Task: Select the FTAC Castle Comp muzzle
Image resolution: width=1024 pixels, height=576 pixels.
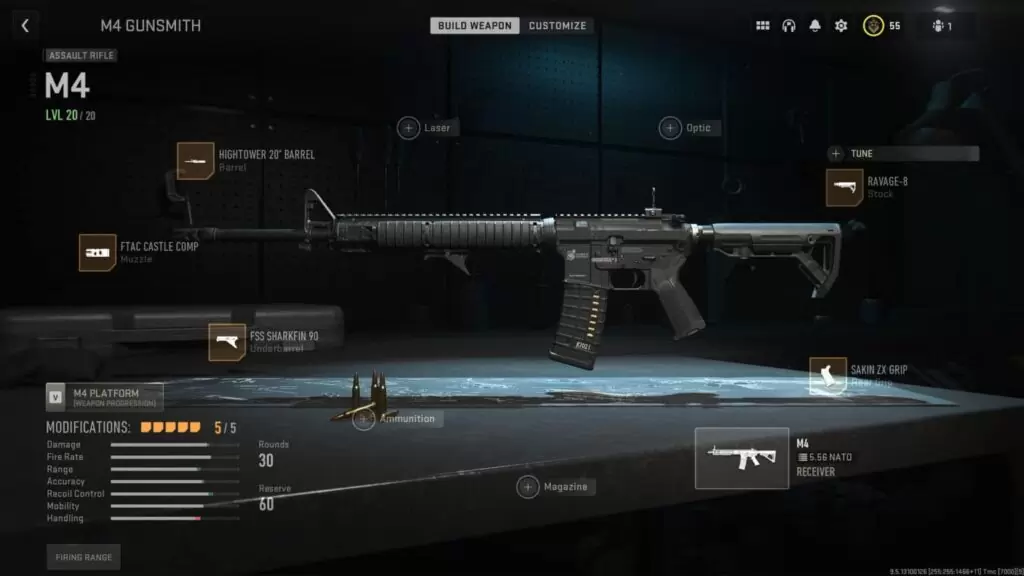Action: click(x=98, y=252)
